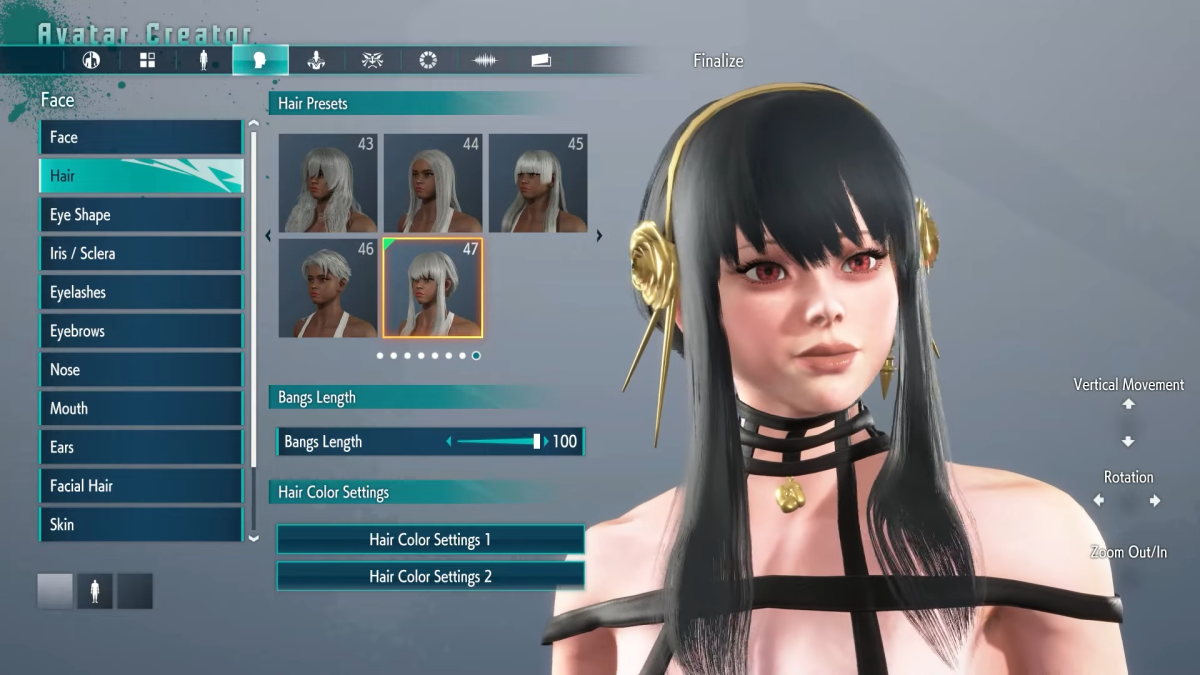The width and height of the screenshot is (1200, 675).
Task: Choose the Mouth entry
Action: coord(140,408)
